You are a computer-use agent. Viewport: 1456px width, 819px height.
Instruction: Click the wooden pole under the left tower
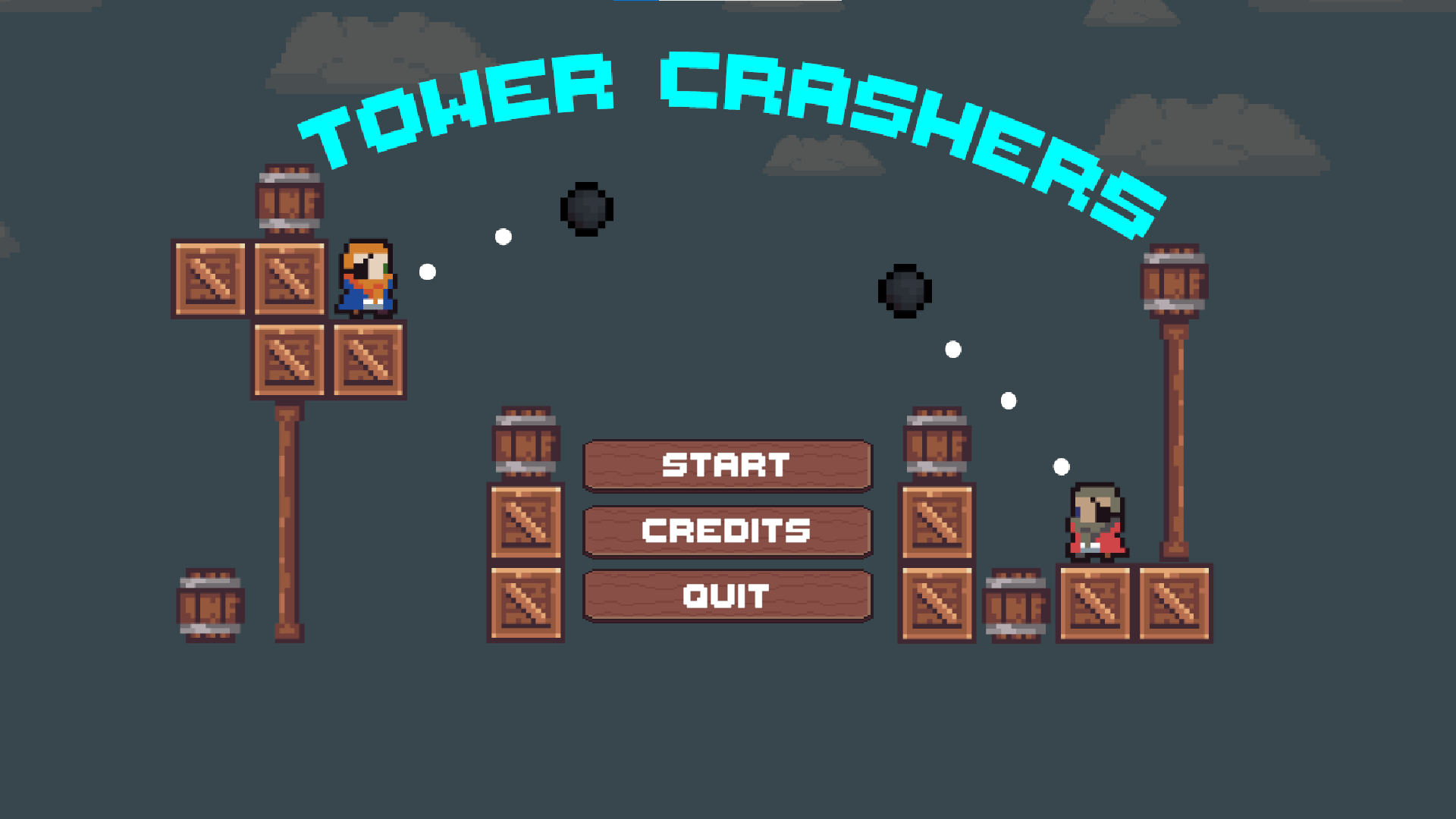[x=287, y=516]
